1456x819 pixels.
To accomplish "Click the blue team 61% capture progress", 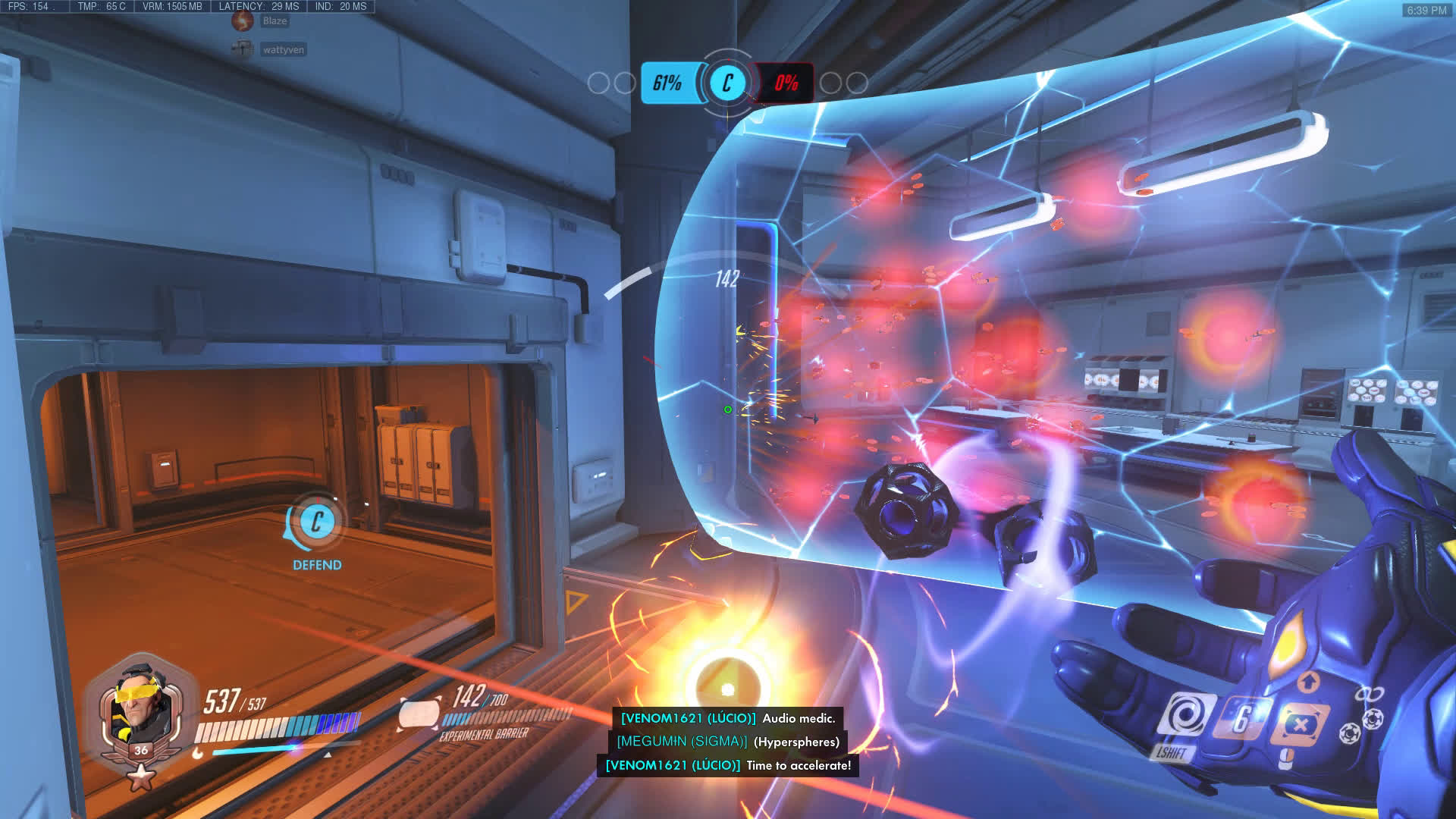I will tap(667, 83).
